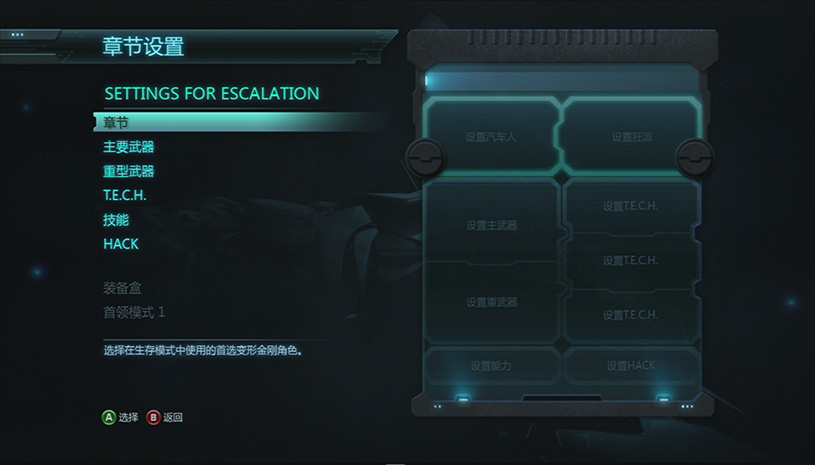815x465 pixels.
Task: Click the 设置汽车人 loadout slot
Action: click(x=491, y=136)
